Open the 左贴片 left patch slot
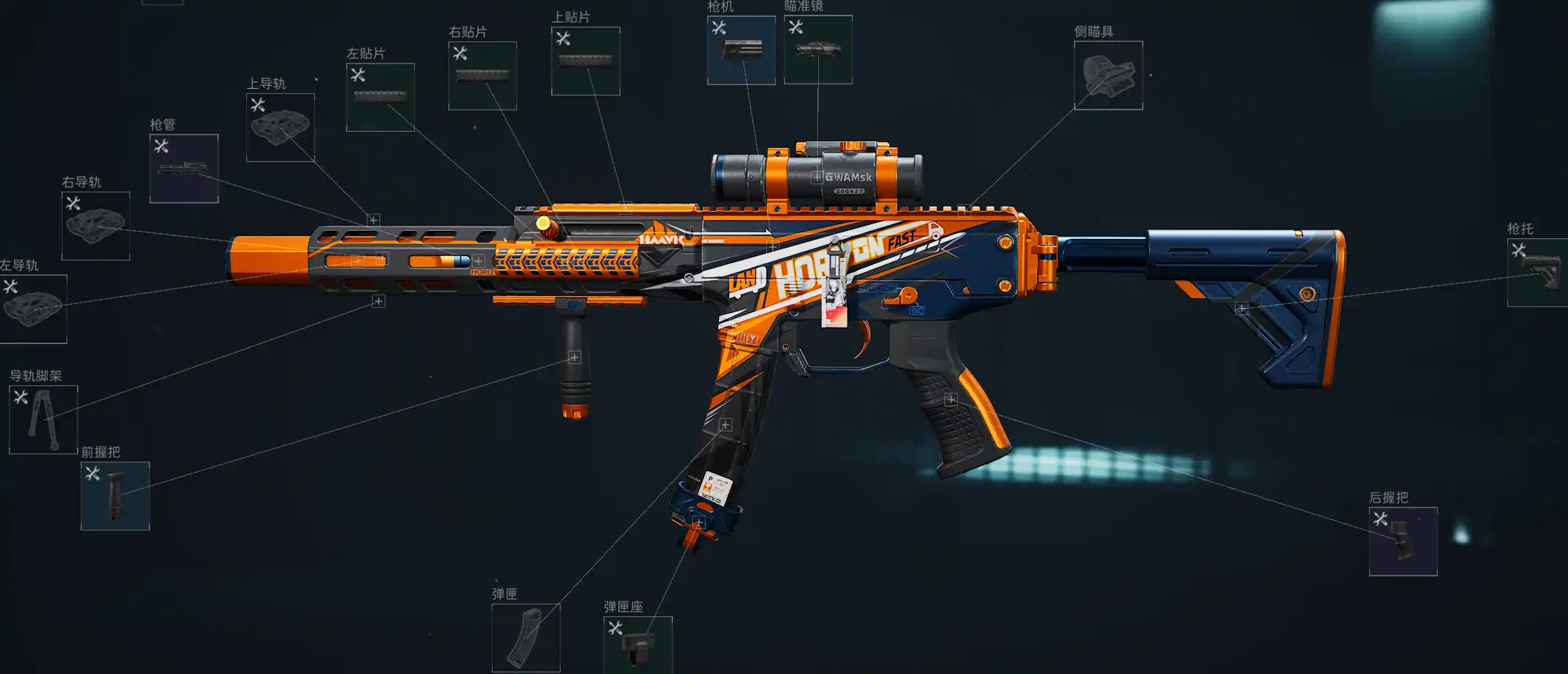The height and width of the screenshot is (674, 1568). click(x=380, y=97)
